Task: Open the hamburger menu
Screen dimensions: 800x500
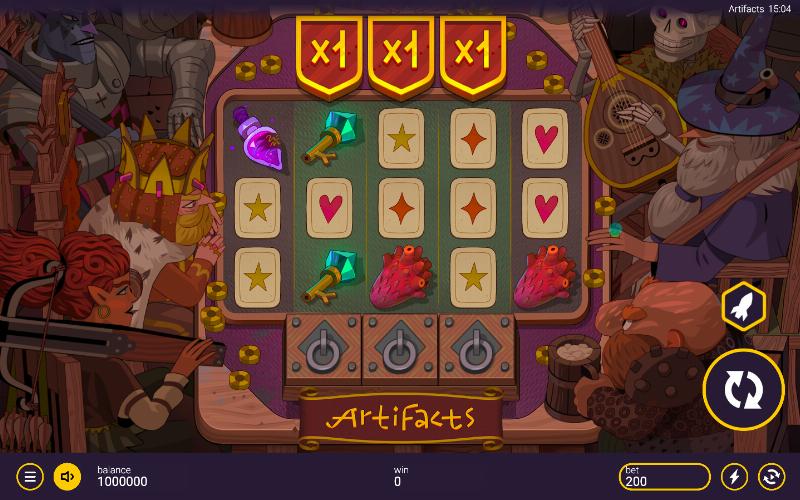Action: point(30,476)
